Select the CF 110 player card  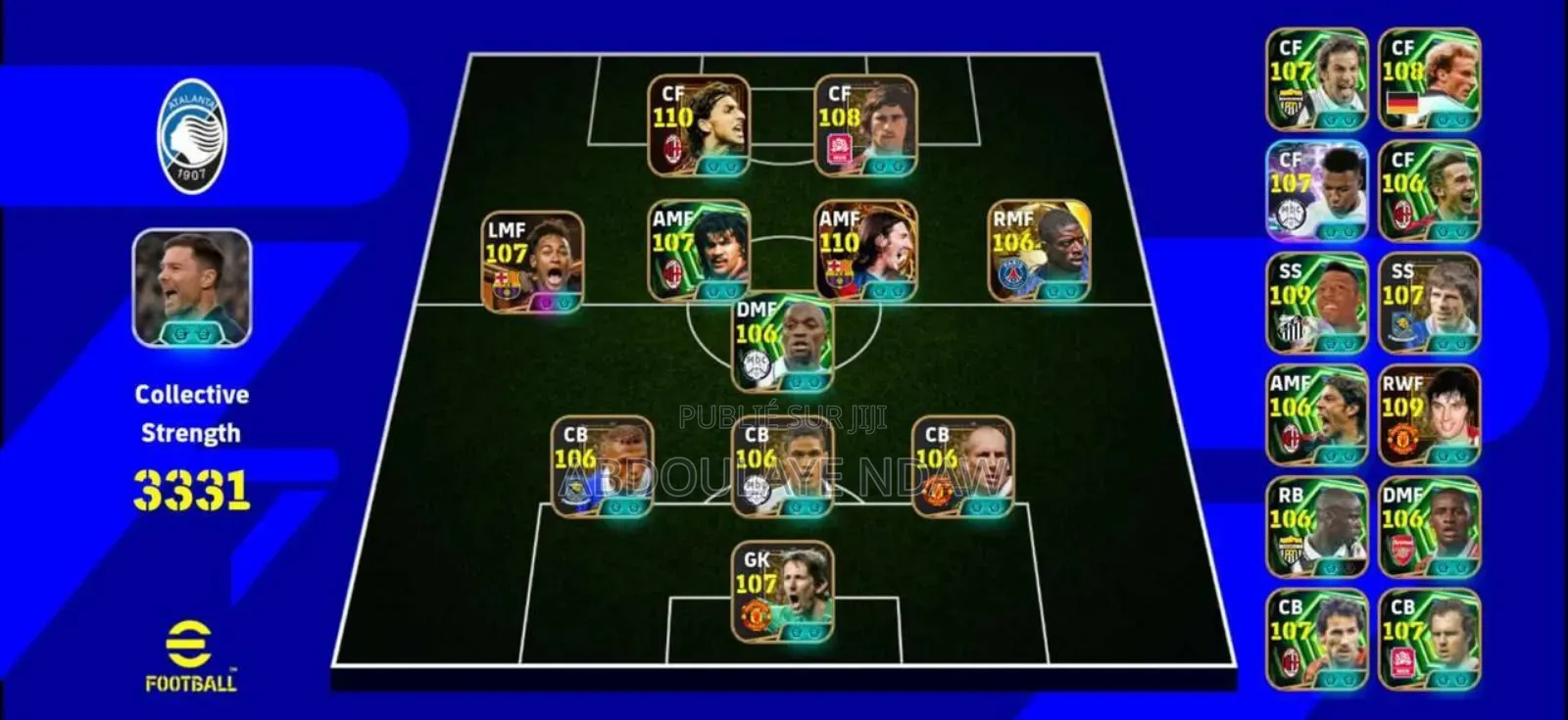698,125
